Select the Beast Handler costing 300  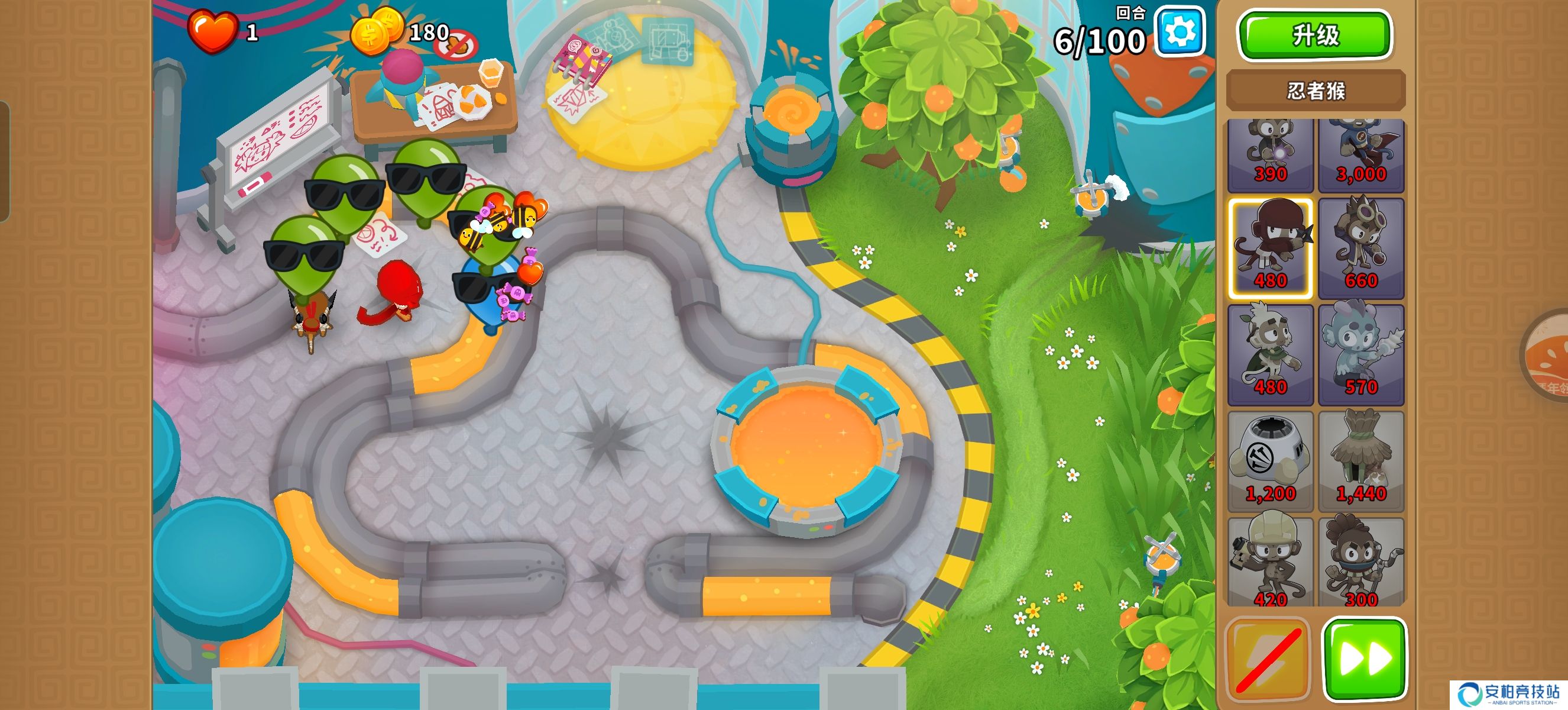pos(1361,561)
